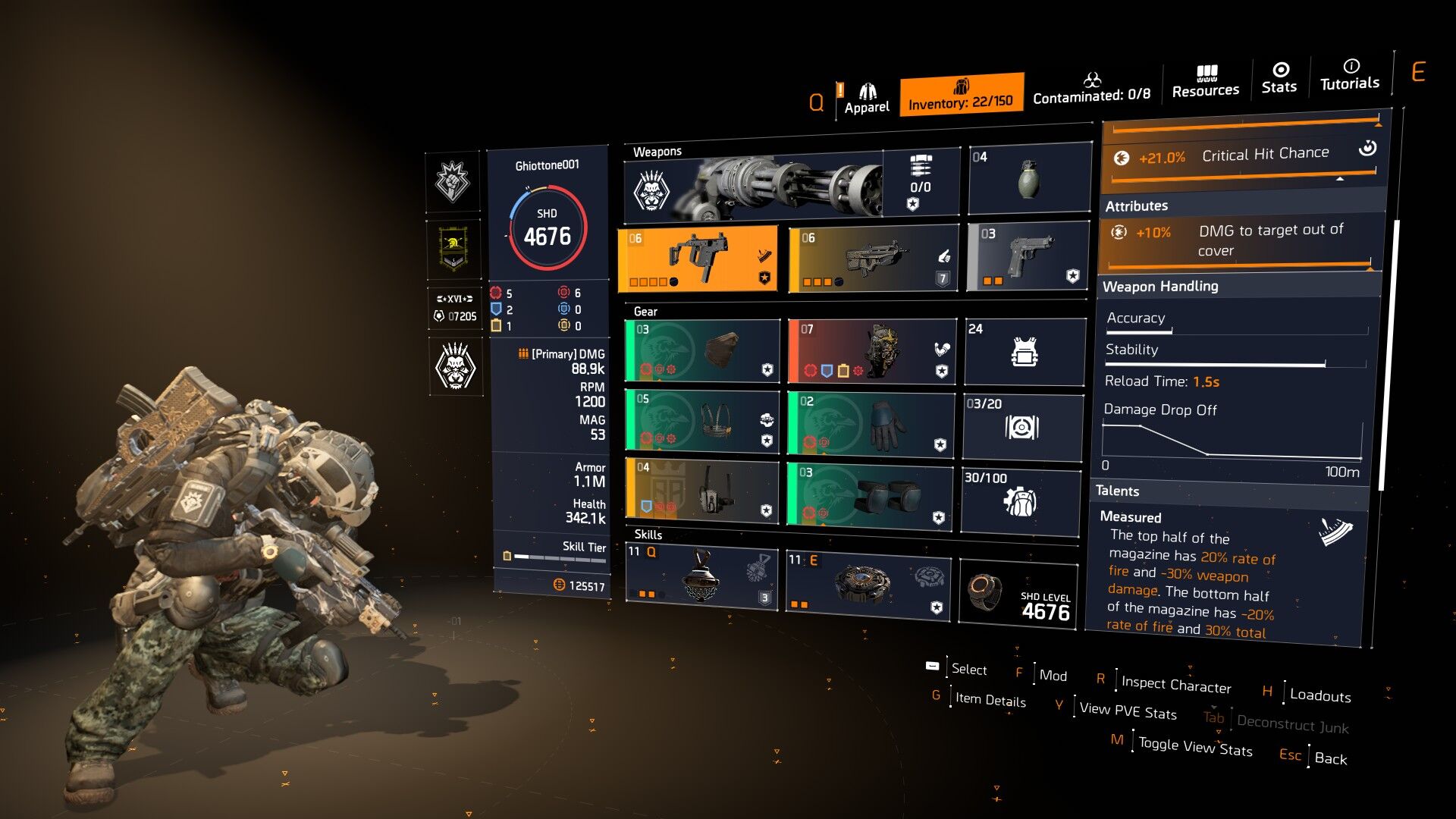Select the grenade slot
Viewport: 1456px width, 819px height.
coord(1028,180)
